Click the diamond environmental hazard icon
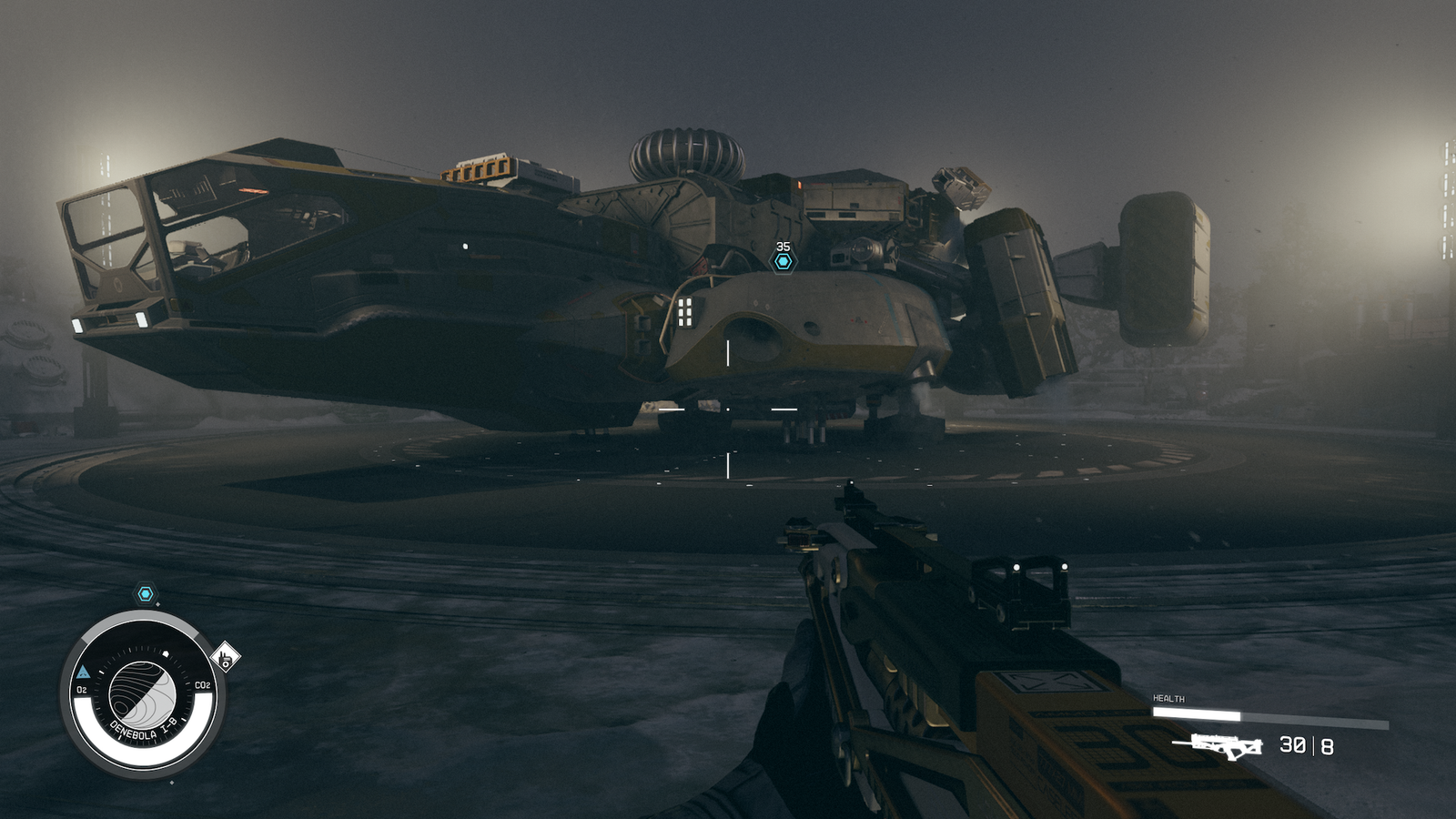This screenshot has width=1456, height=819. coord(225,656)
